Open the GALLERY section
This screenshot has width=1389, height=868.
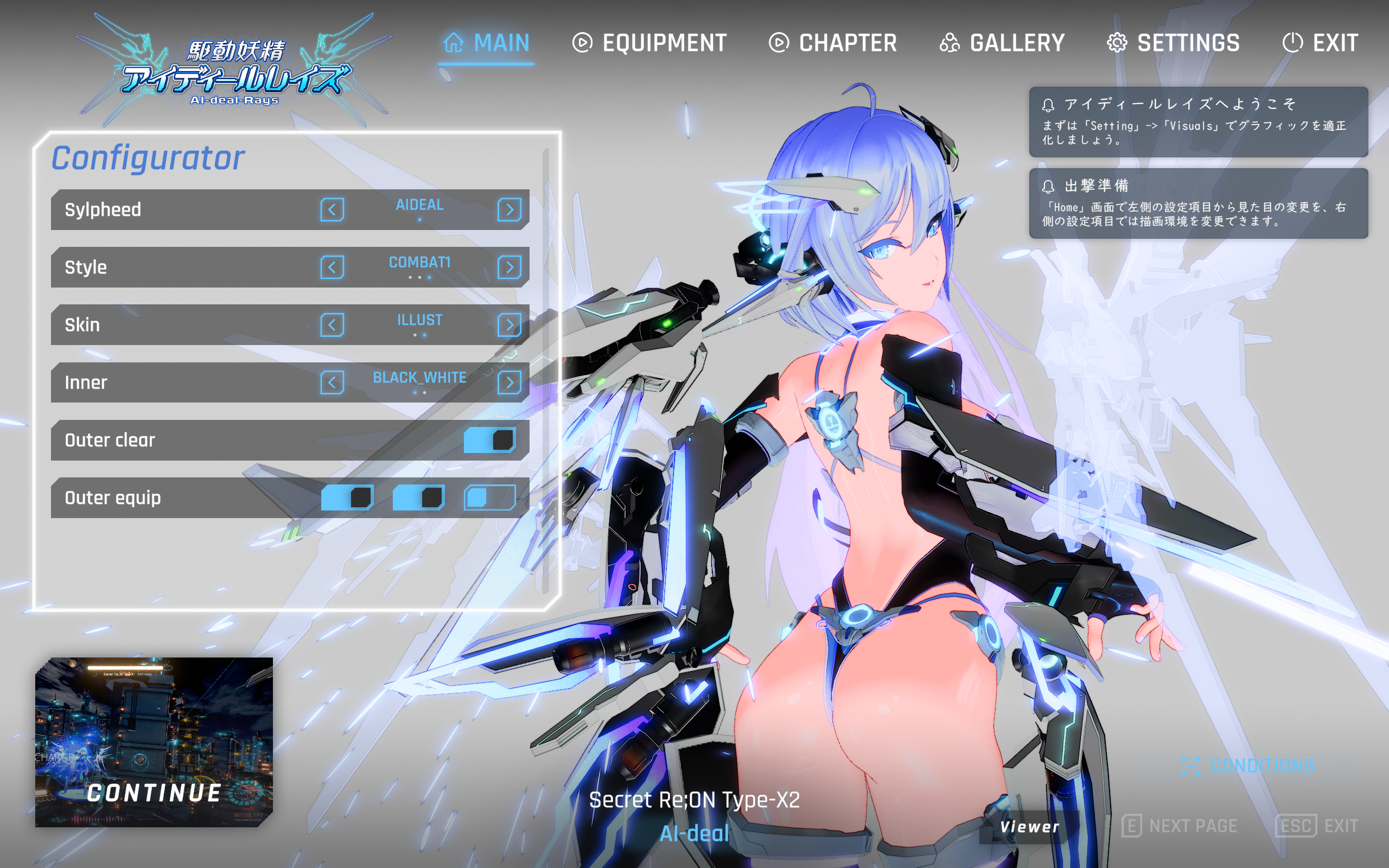tap(1002, 43)
